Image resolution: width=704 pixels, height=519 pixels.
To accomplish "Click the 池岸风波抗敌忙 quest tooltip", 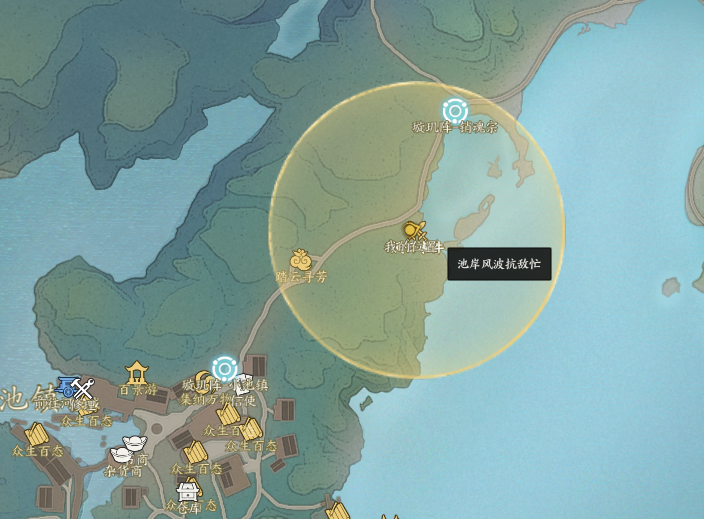I will click(x=499, y=264).
